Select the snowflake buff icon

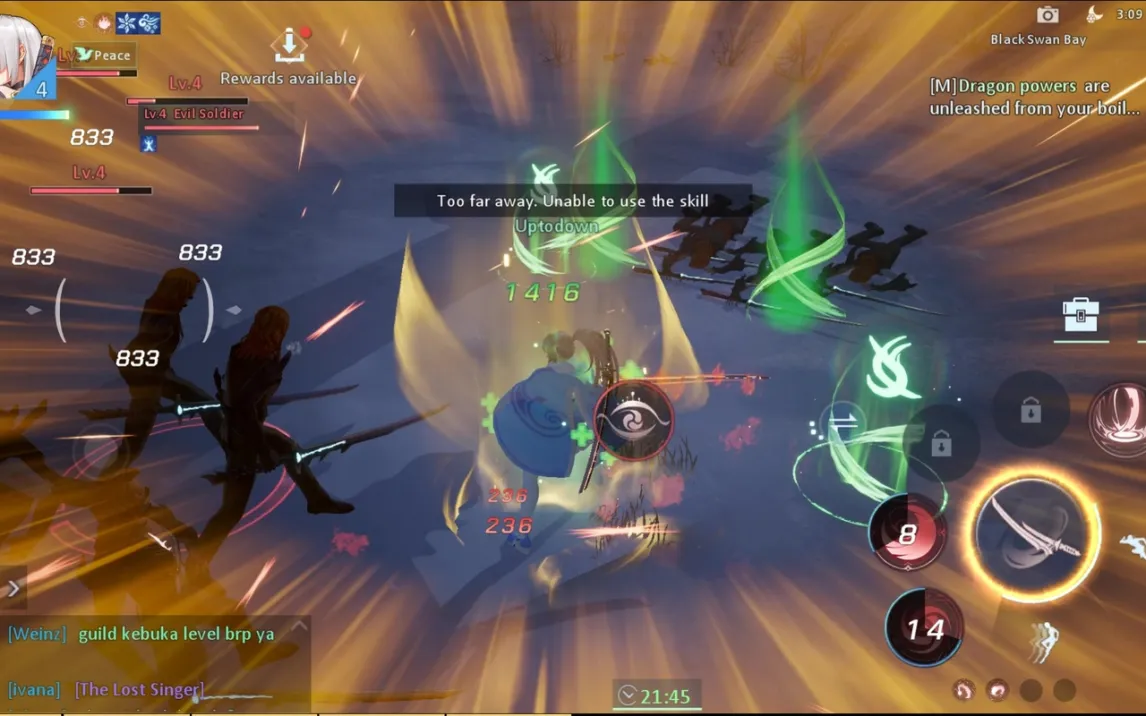pos(127,23)
